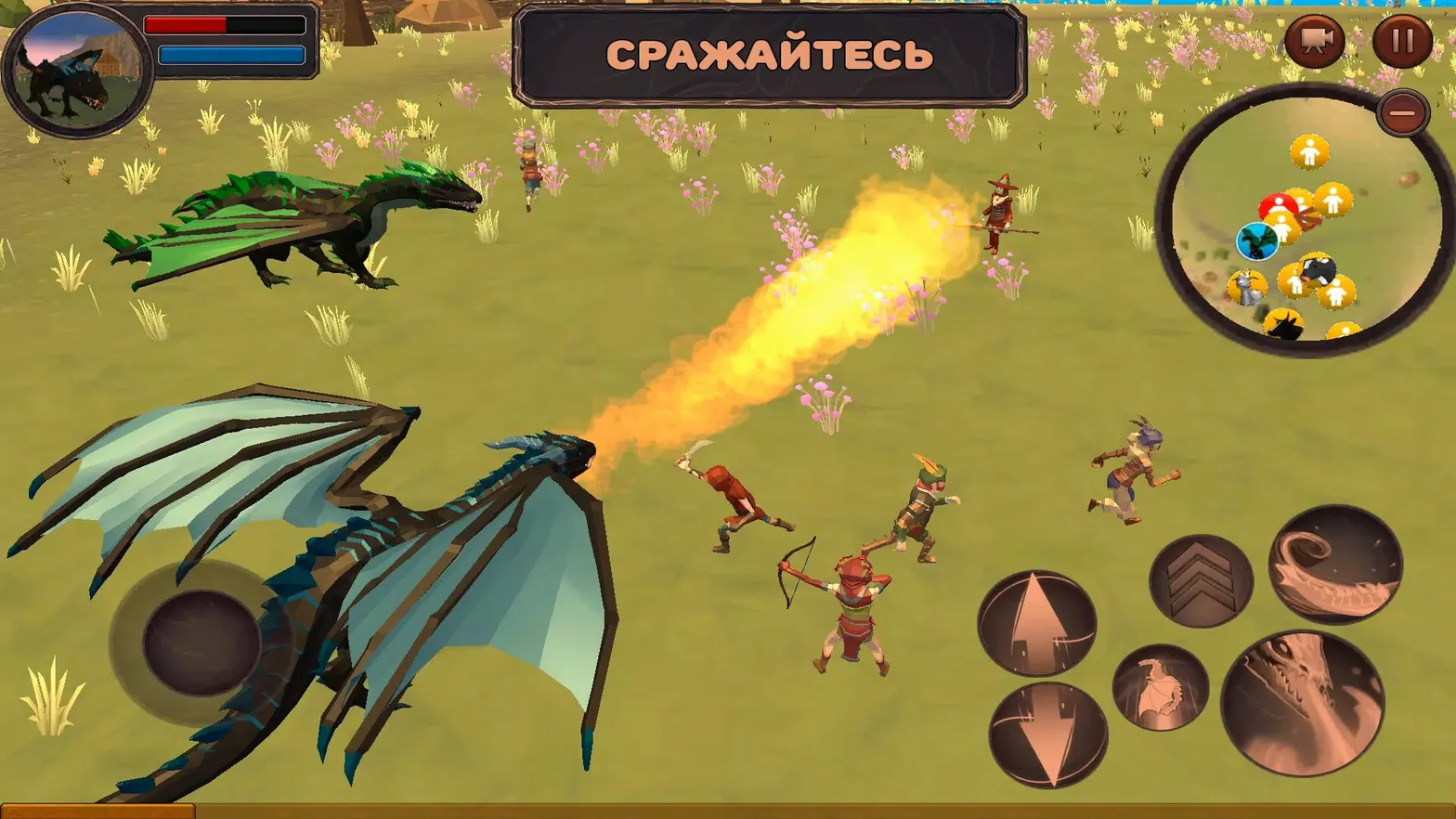
Task: Tap the goat marker on the minimap
Action: click(x=1245, y=286)
